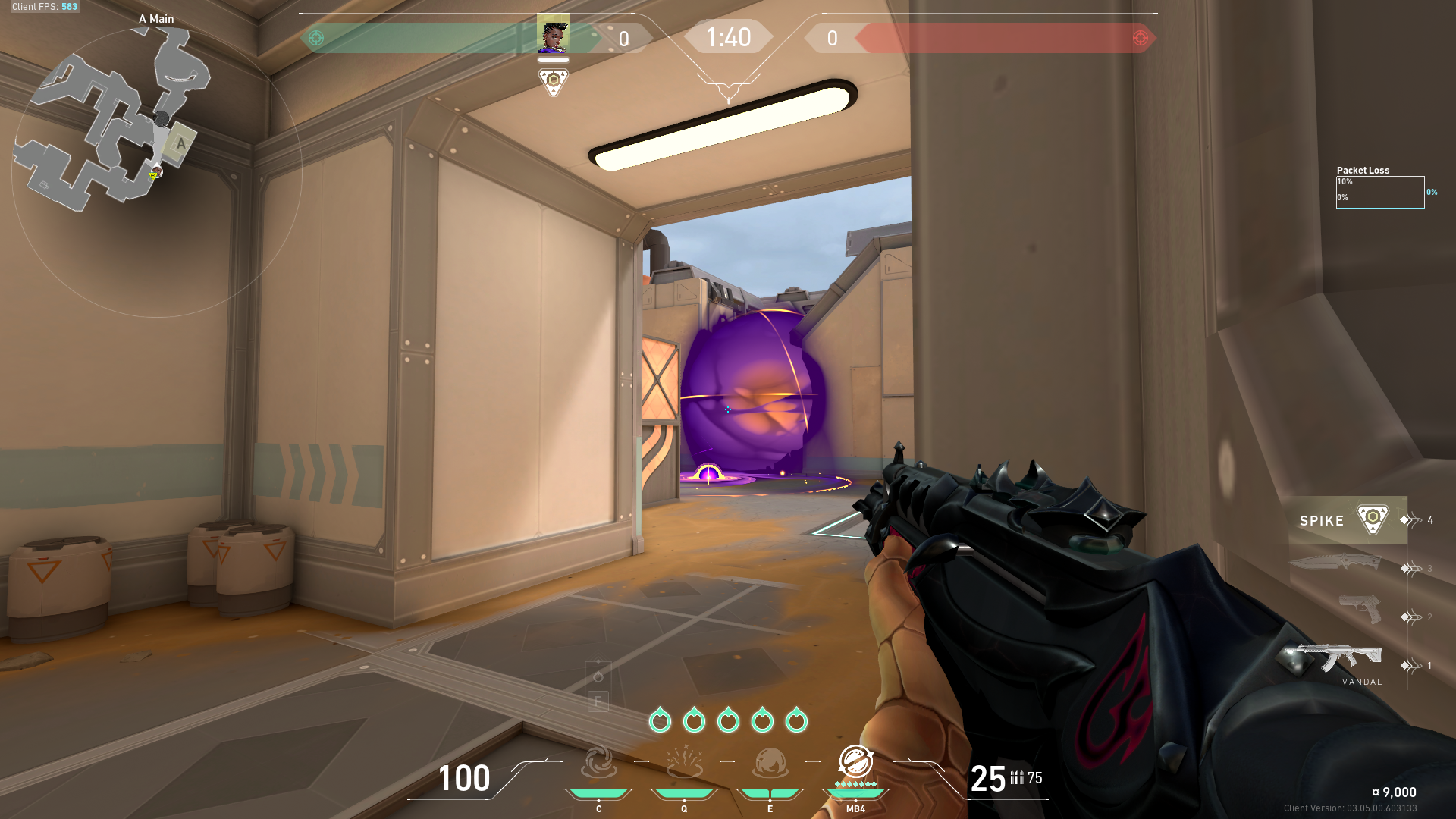Choose the Vandal rifle slot
This screenshot has height=819, width=1456.
[1336, 657]
